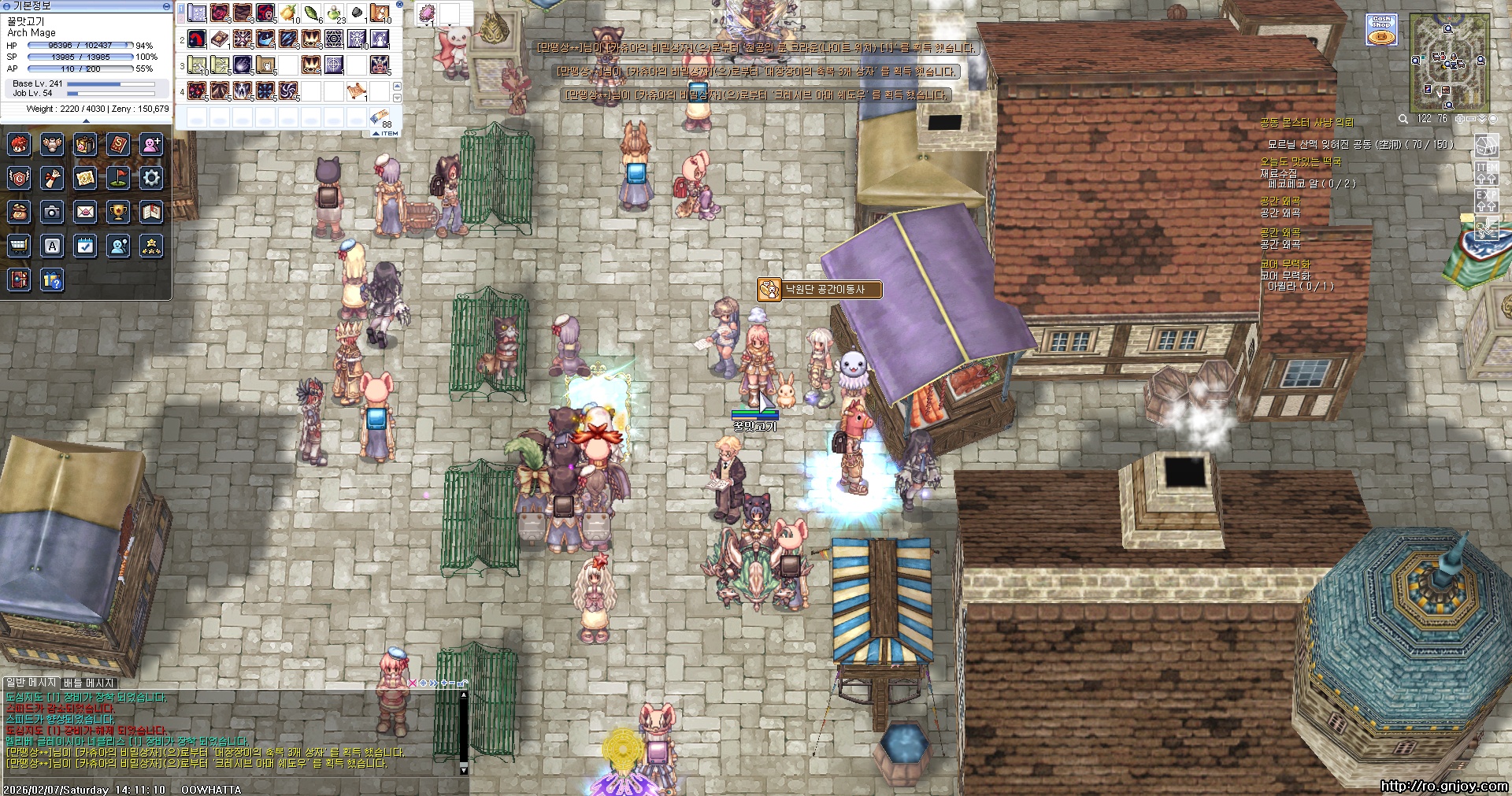Use the green potion hotkey slot

point(335,13)
